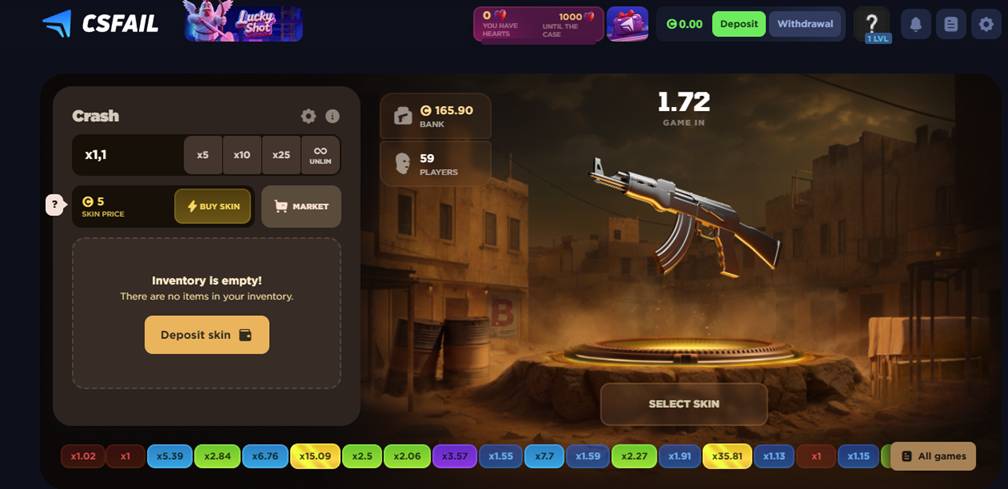Open the Deposit page
The height and width of the screenshot is (489, 1008).
click(738, 24)
